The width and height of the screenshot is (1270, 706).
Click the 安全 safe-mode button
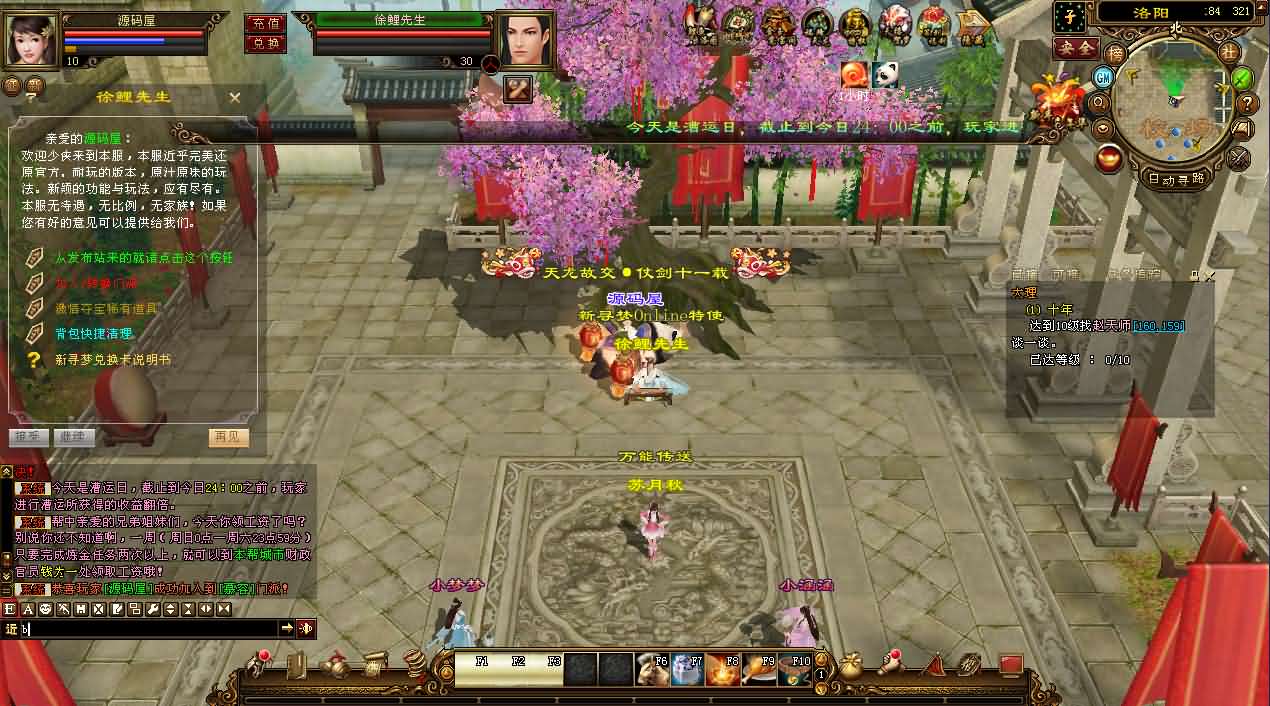tap(1076, 48)
